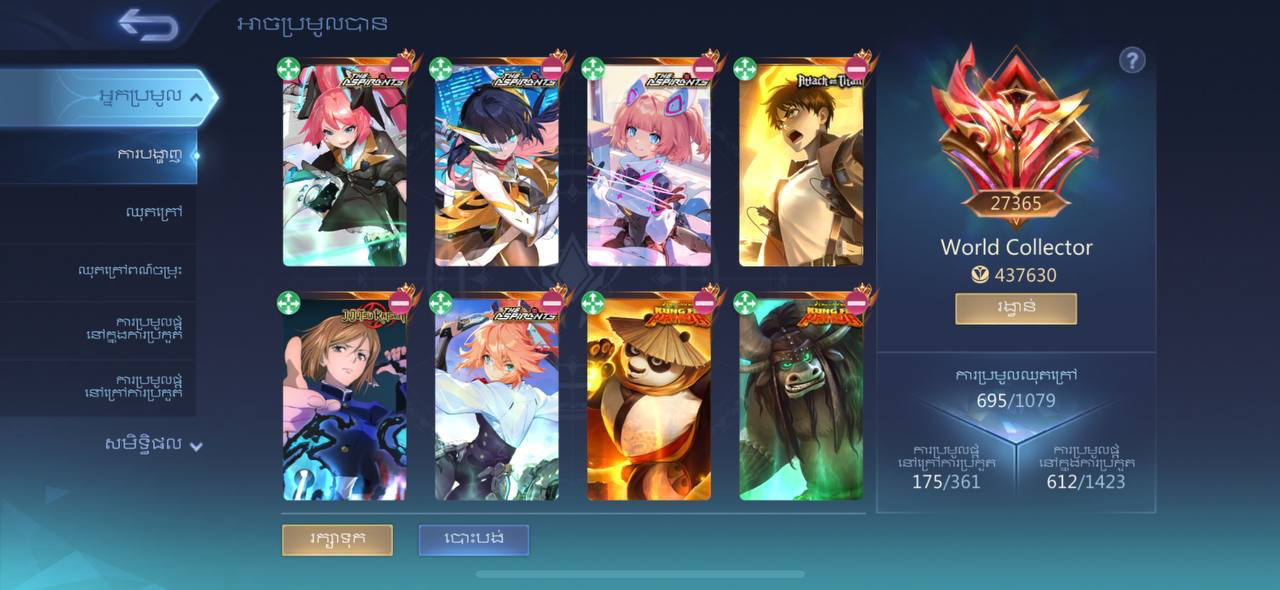
Task: Choose the dark-haired swordswoman Aspirants card
Action: point(496,170)
